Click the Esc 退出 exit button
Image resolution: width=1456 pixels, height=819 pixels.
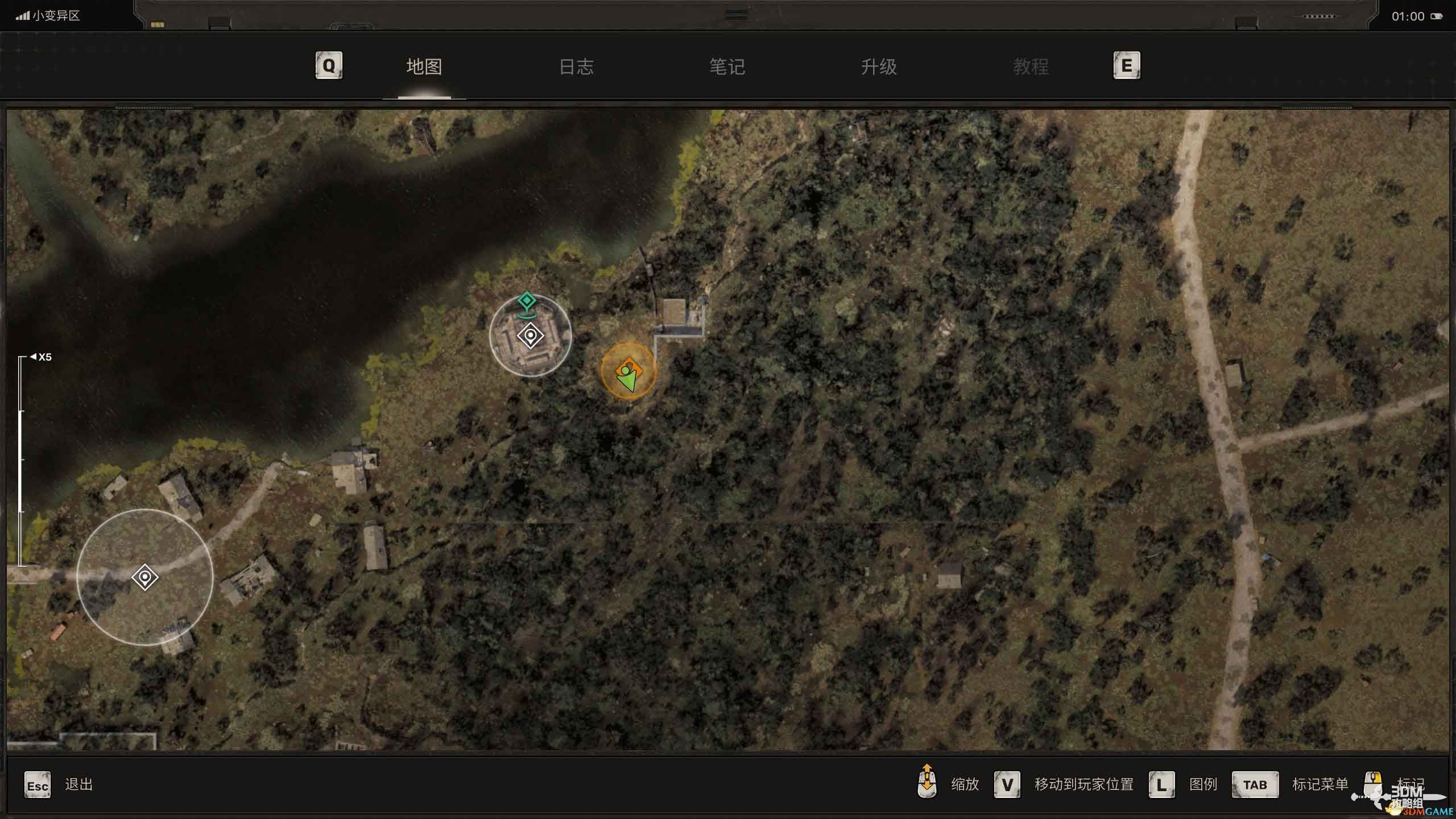(x=36, y=784)
